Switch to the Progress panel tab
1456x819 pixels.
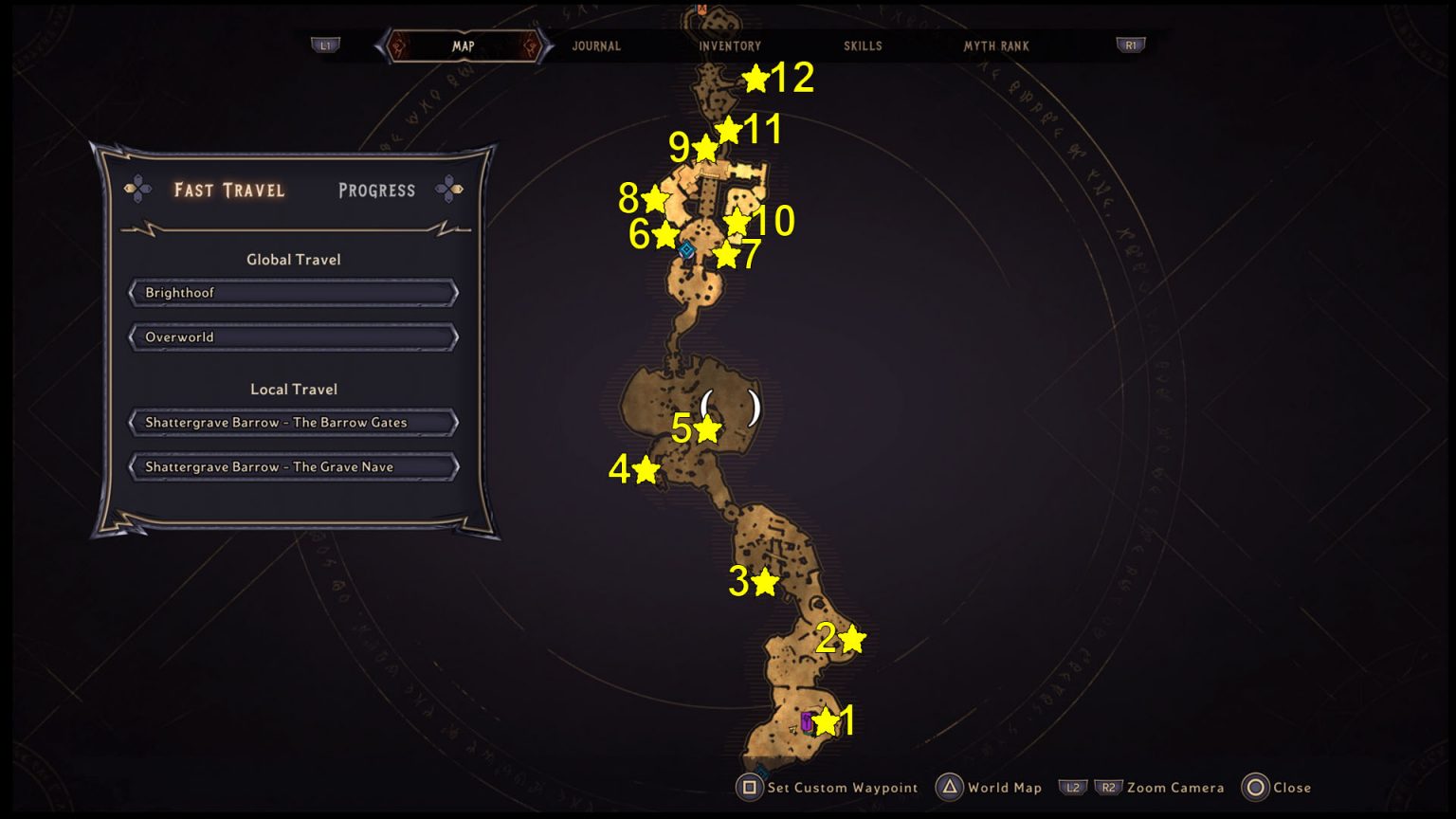[376, 190]
